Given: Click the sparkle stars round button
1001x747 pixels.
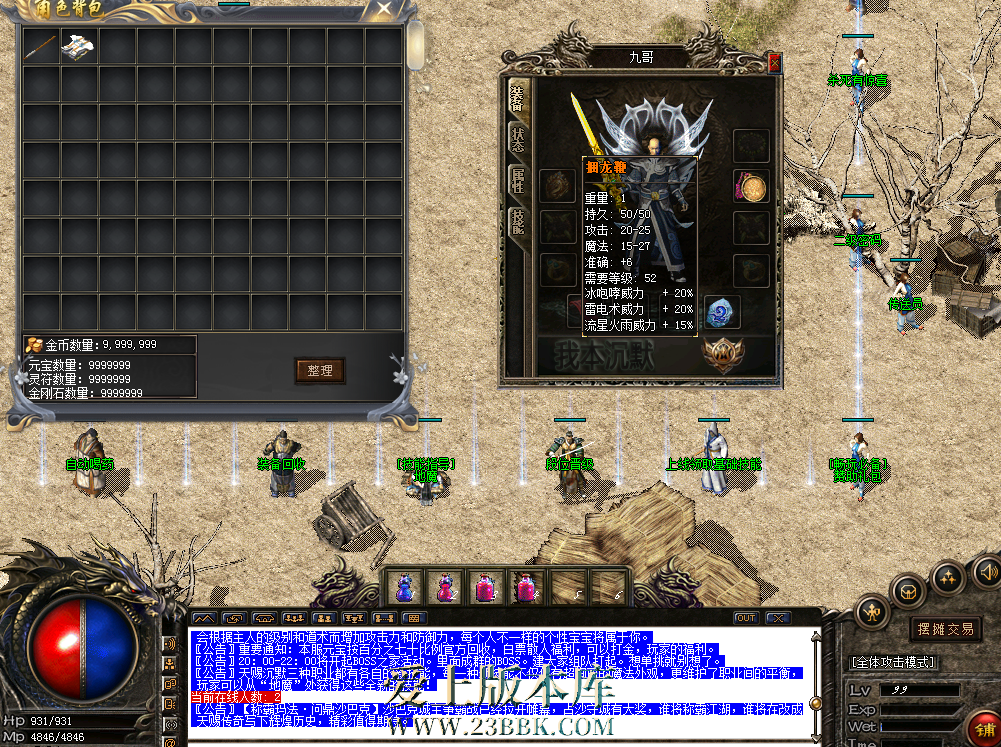Looking at the screenshot, I should (x=946, y=577).
